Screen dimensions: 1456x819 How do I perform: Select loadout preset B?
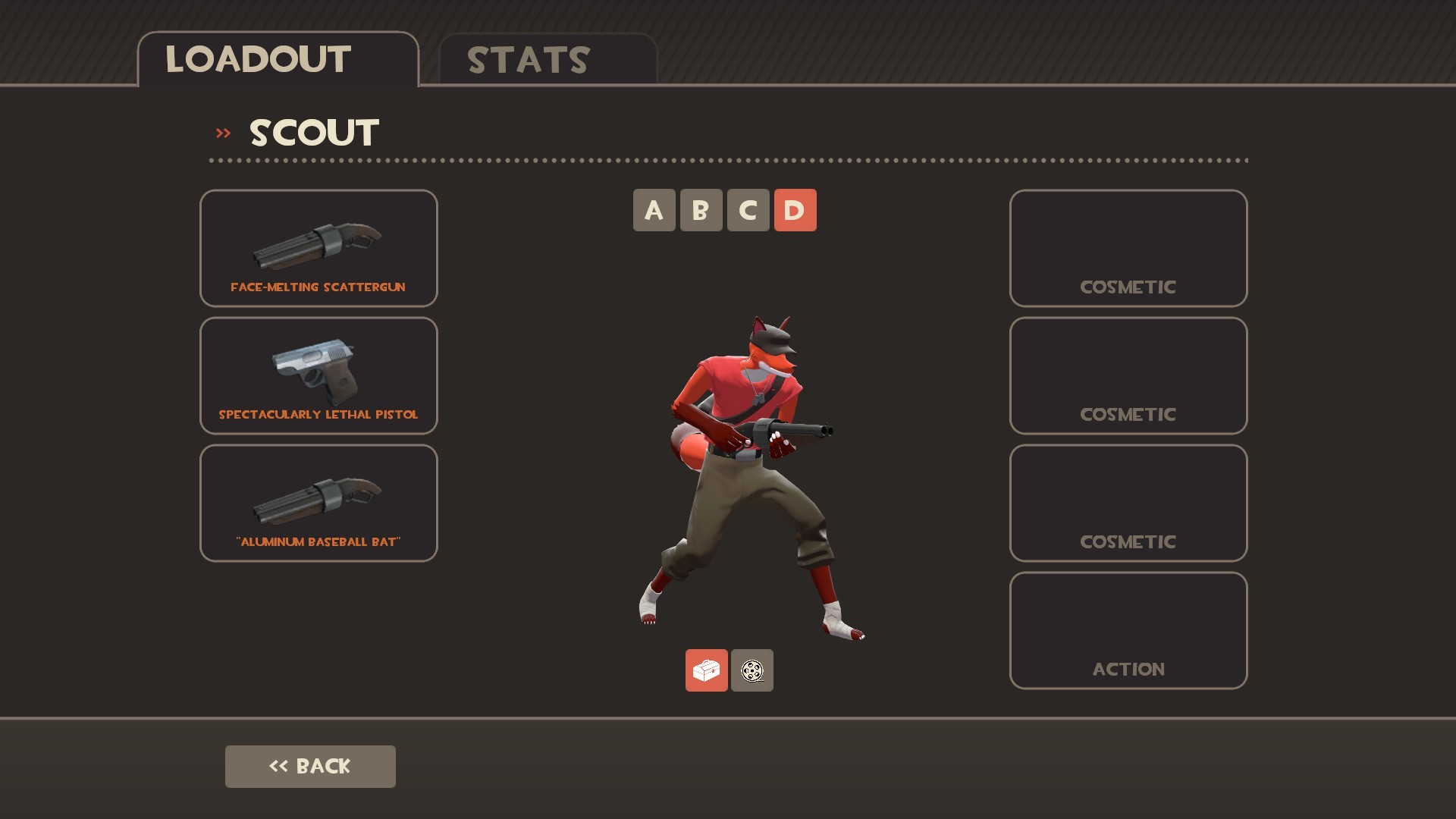tap(701, 210)
